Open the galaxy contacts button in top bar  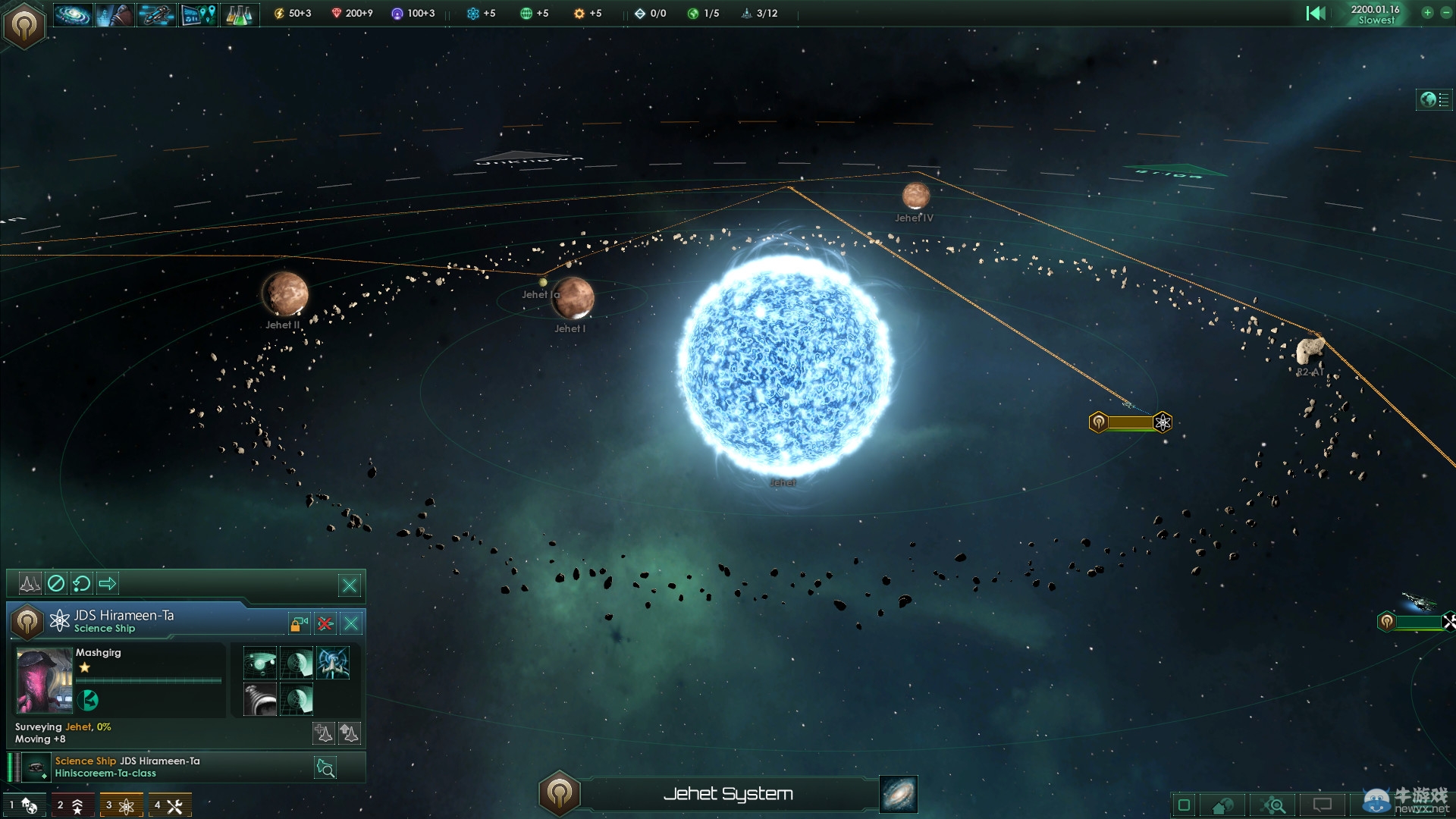pos(74,14)
